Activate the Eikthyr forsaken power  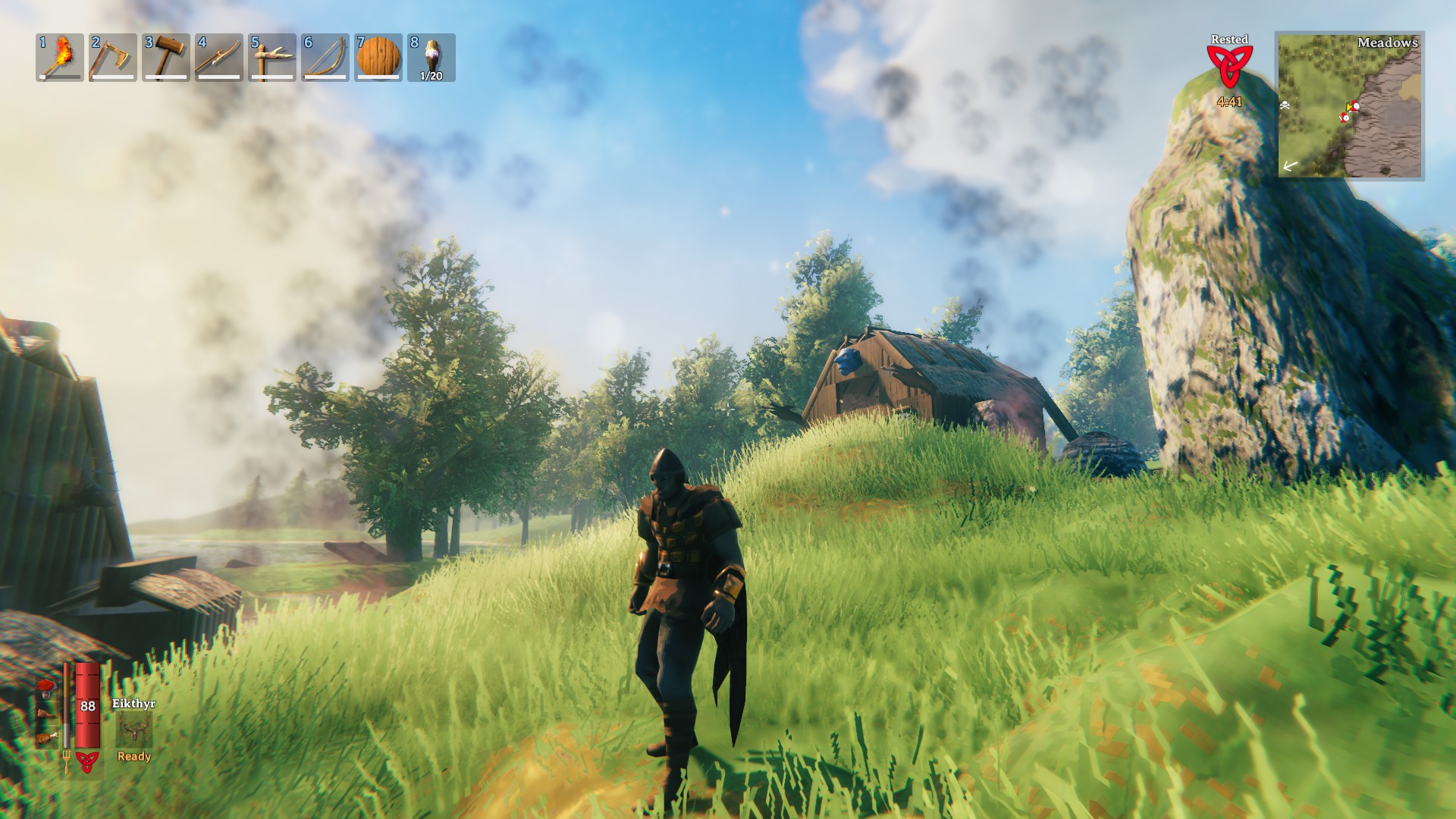click(x=134, y=730)
